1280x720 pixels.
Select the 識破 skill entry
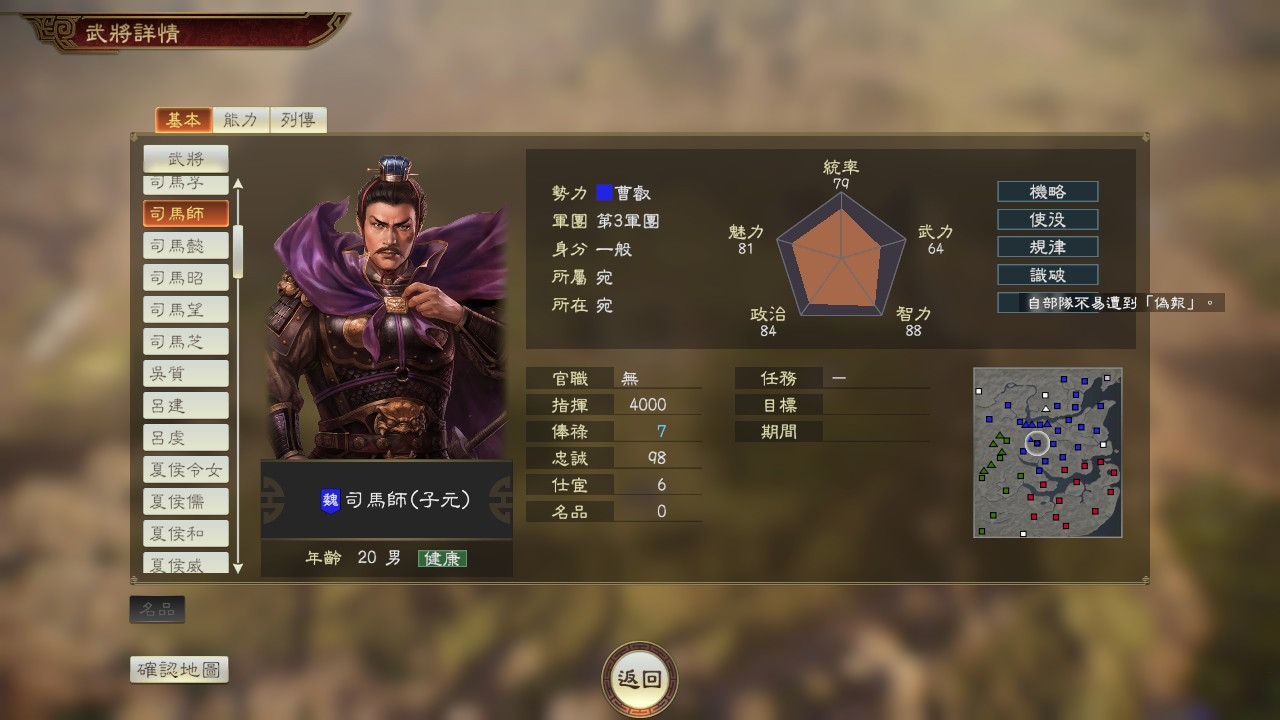1047,275
